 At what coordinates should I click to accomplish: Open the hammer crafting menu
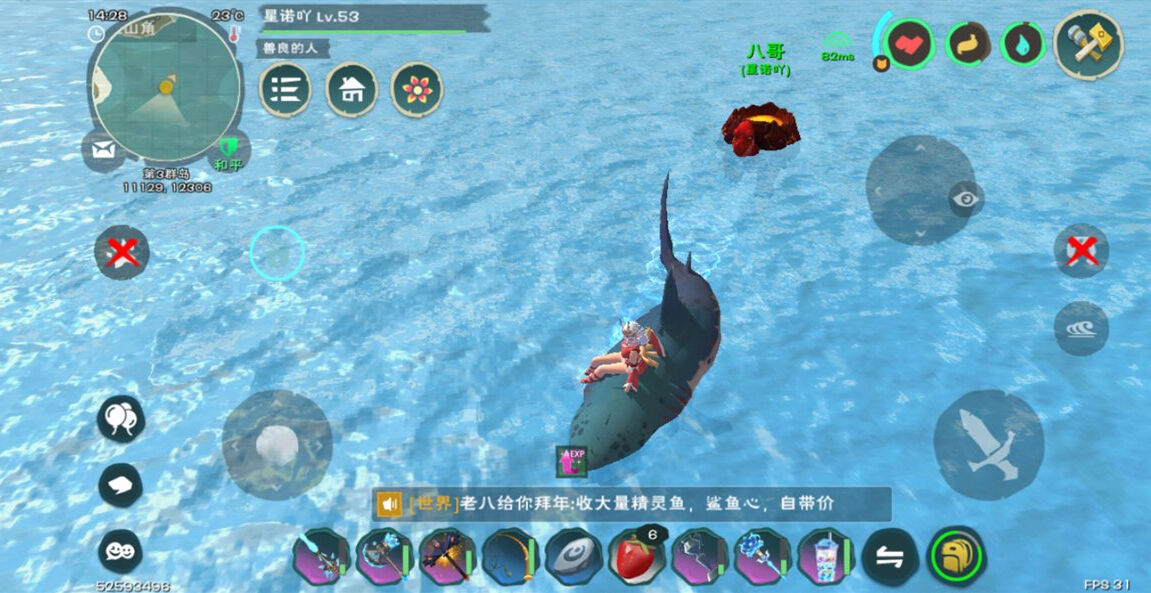(x=1088, y=44)
